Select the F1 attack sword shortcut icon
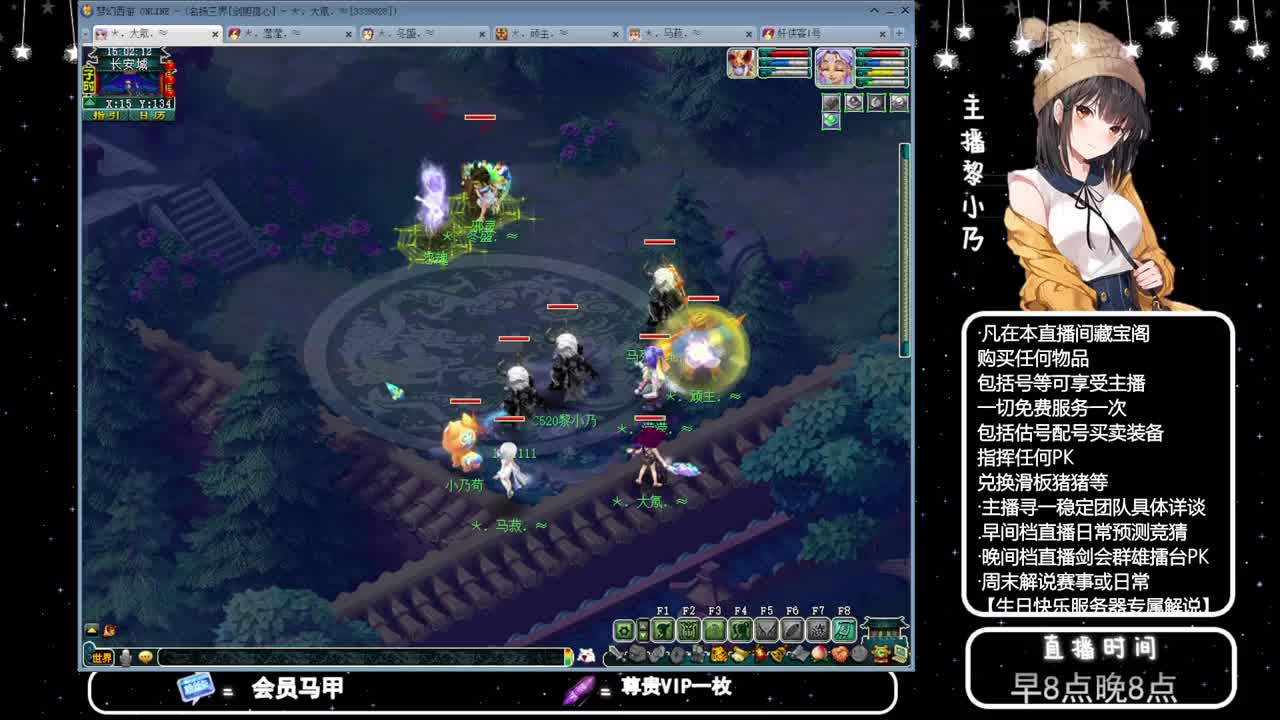 [664, 630]
